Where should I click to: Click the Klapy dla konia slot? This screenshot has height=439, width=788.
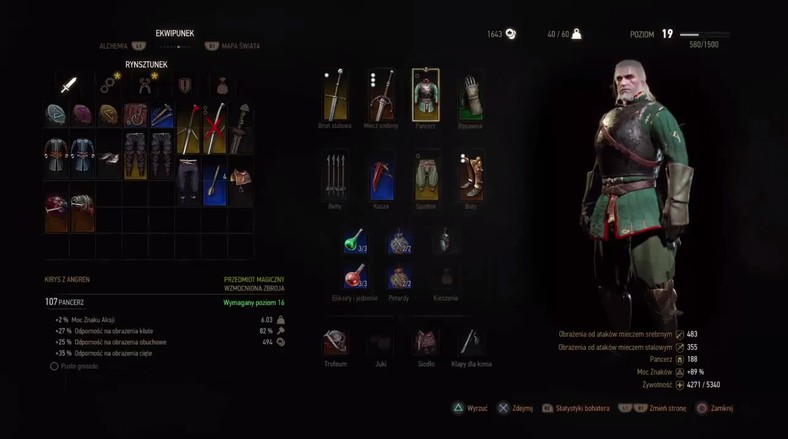point(471,342)
